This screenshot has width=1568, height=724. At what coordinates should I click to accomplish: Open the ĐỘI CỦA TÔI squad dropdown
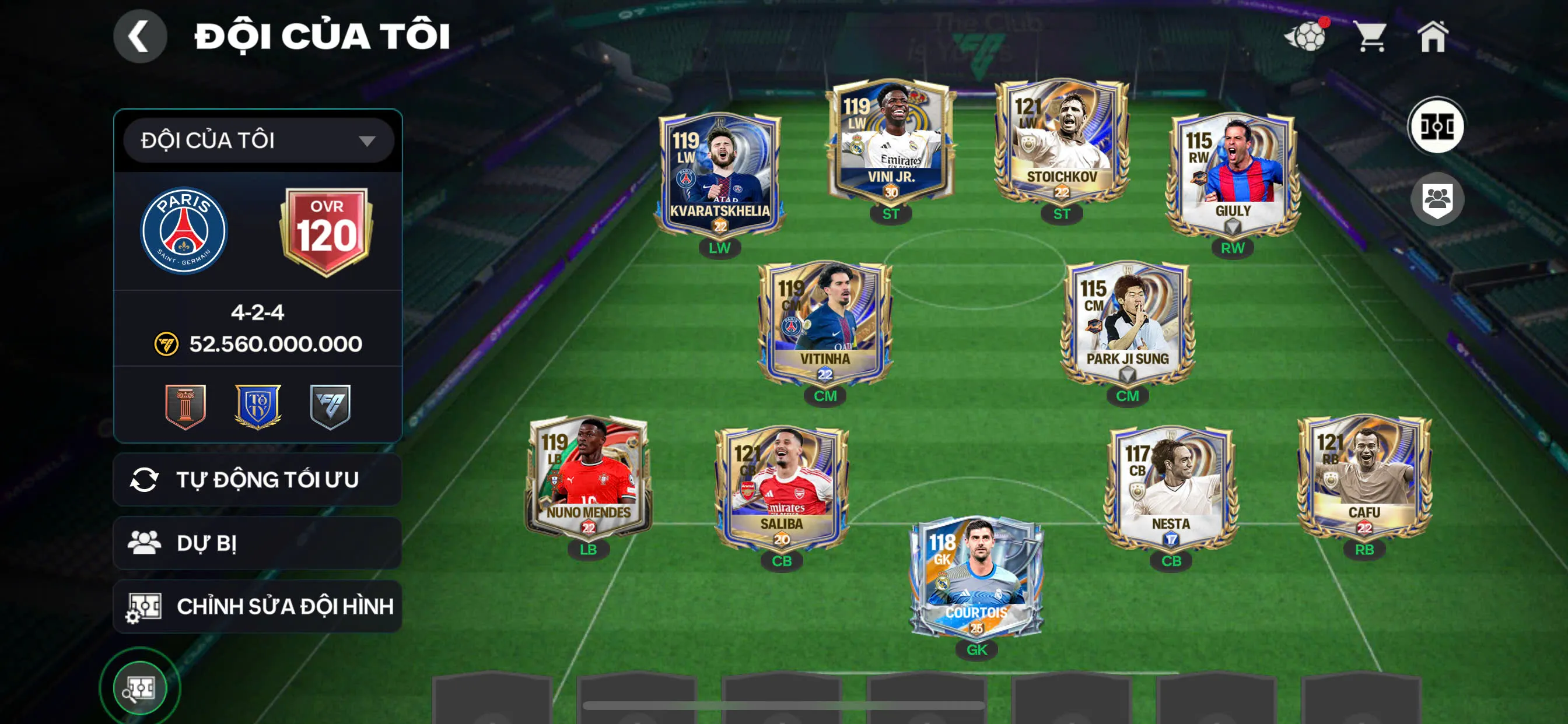pyautogui.click(x=258, y=140)
